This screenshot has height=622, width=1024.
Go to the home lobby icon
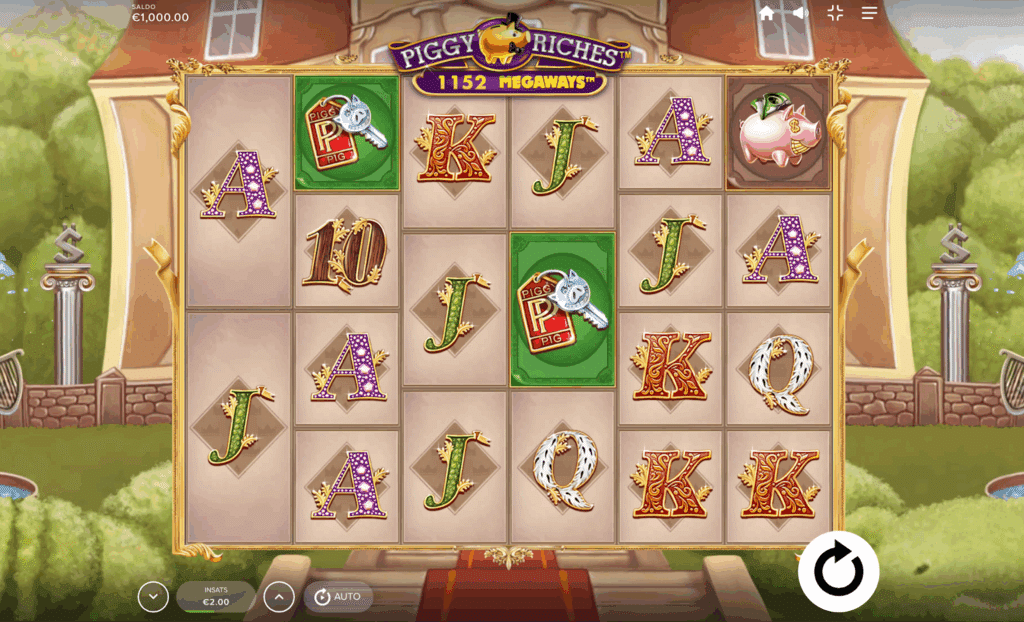tap(767, 13)
